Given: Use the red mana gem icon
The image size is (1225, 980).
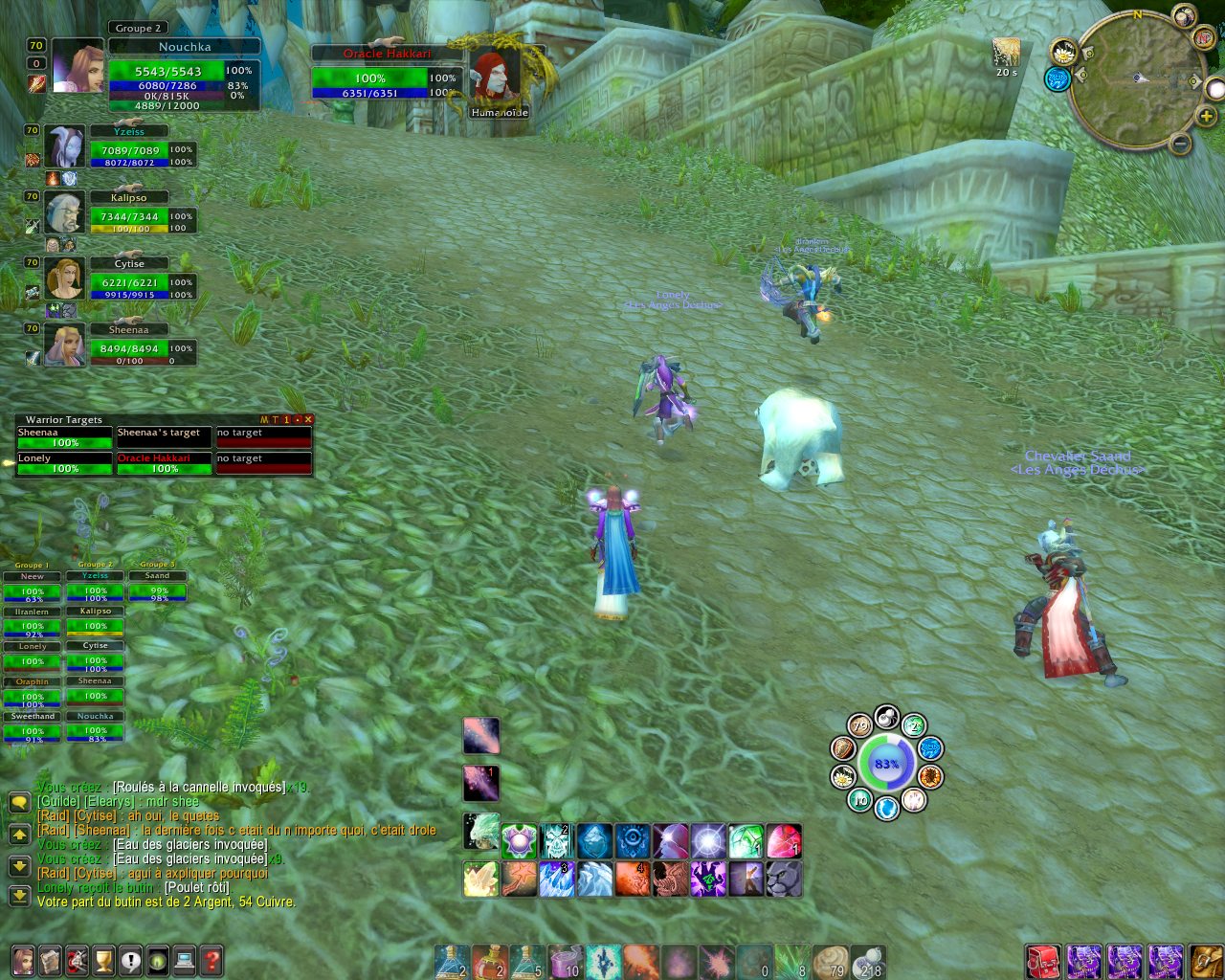Looking at the screenshot, I should (x=784, y=841).
